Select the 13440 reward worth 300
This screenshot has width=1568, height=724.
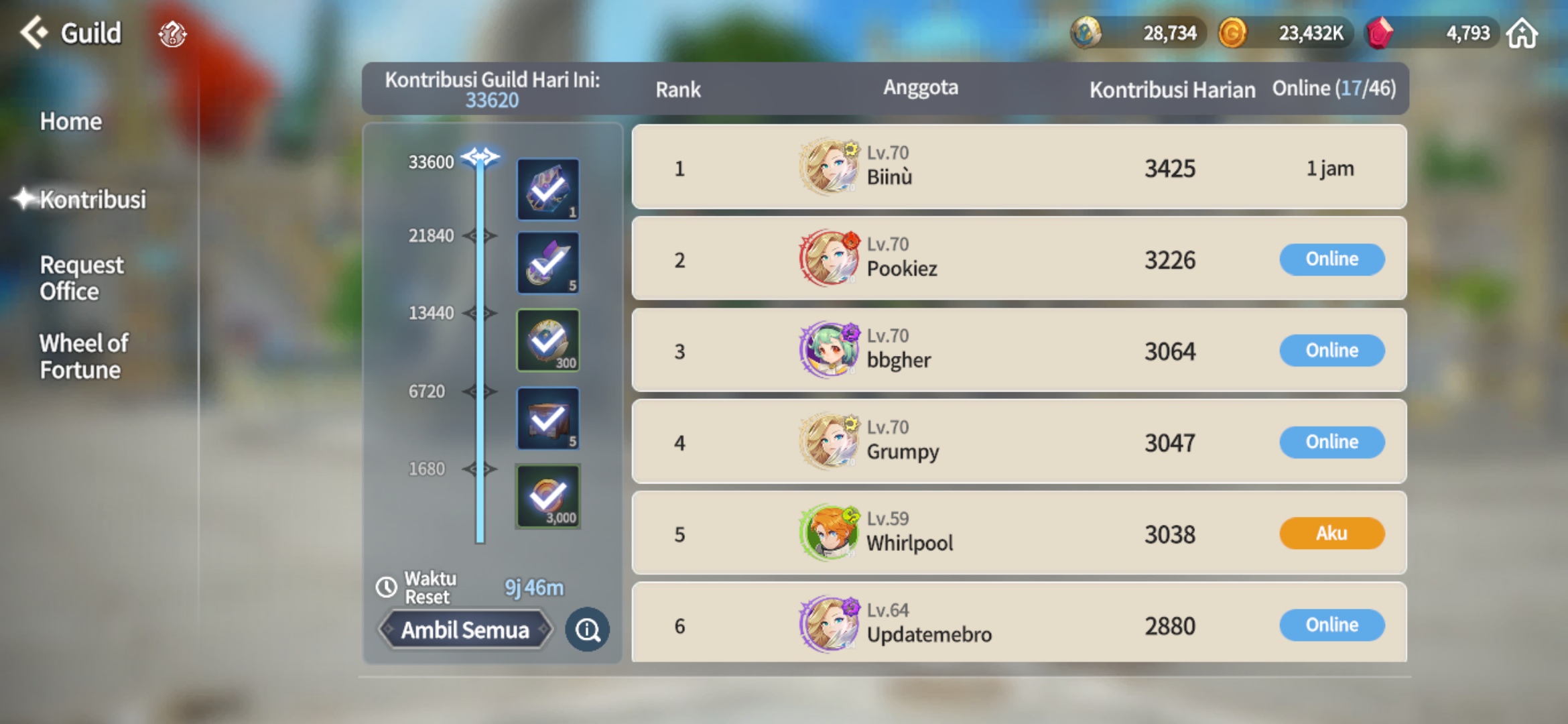(547, 340)
